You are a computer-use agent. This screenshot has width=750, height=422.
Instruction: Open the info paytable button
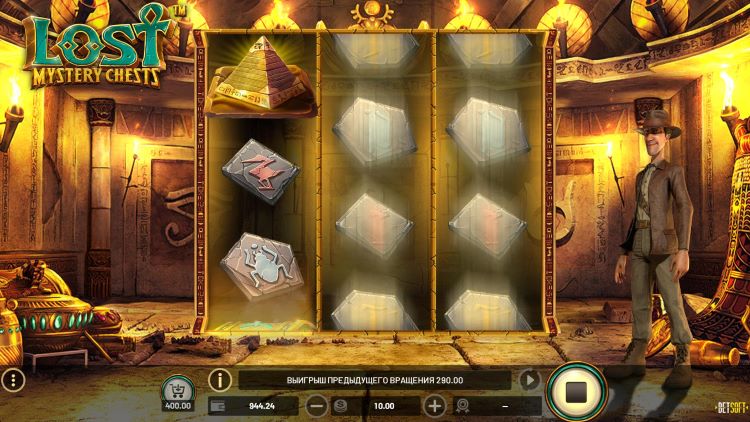coord(220,380)
